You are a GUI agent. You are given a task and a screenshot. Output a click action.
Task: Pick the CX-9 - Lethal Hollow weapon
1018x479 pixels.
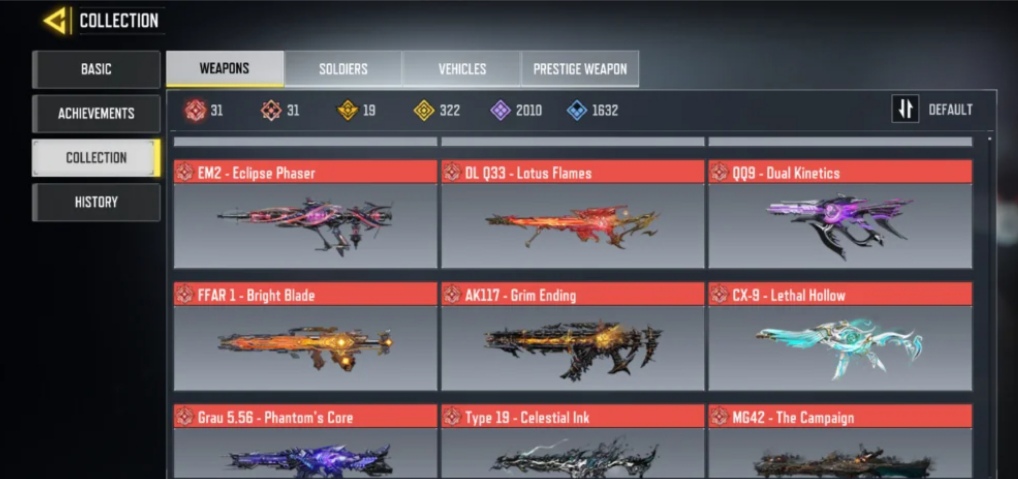pyautogui.click(x=840, y=337)
